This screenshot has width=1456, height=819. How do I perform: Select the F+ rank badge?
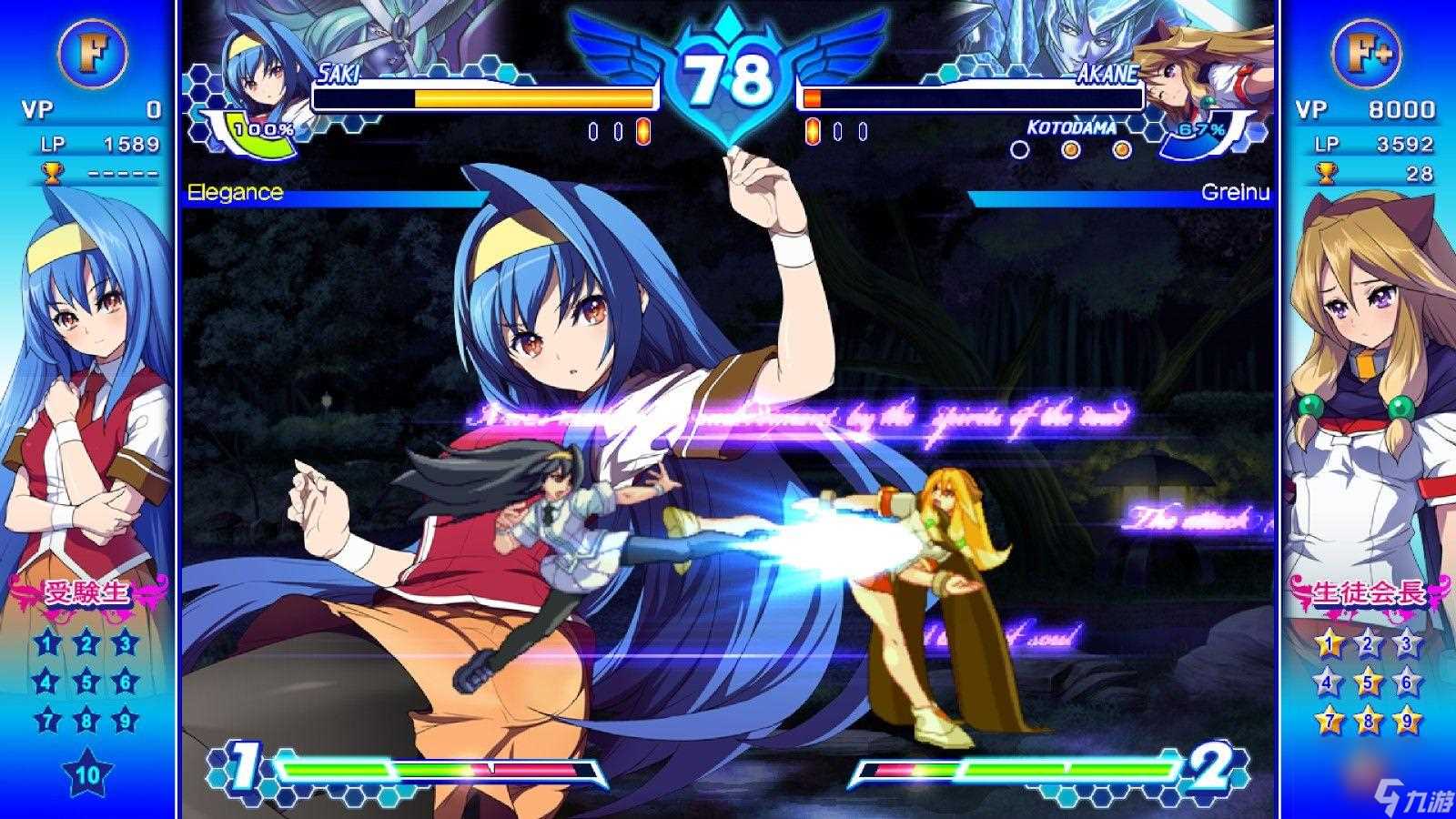tap(1367, 50)
